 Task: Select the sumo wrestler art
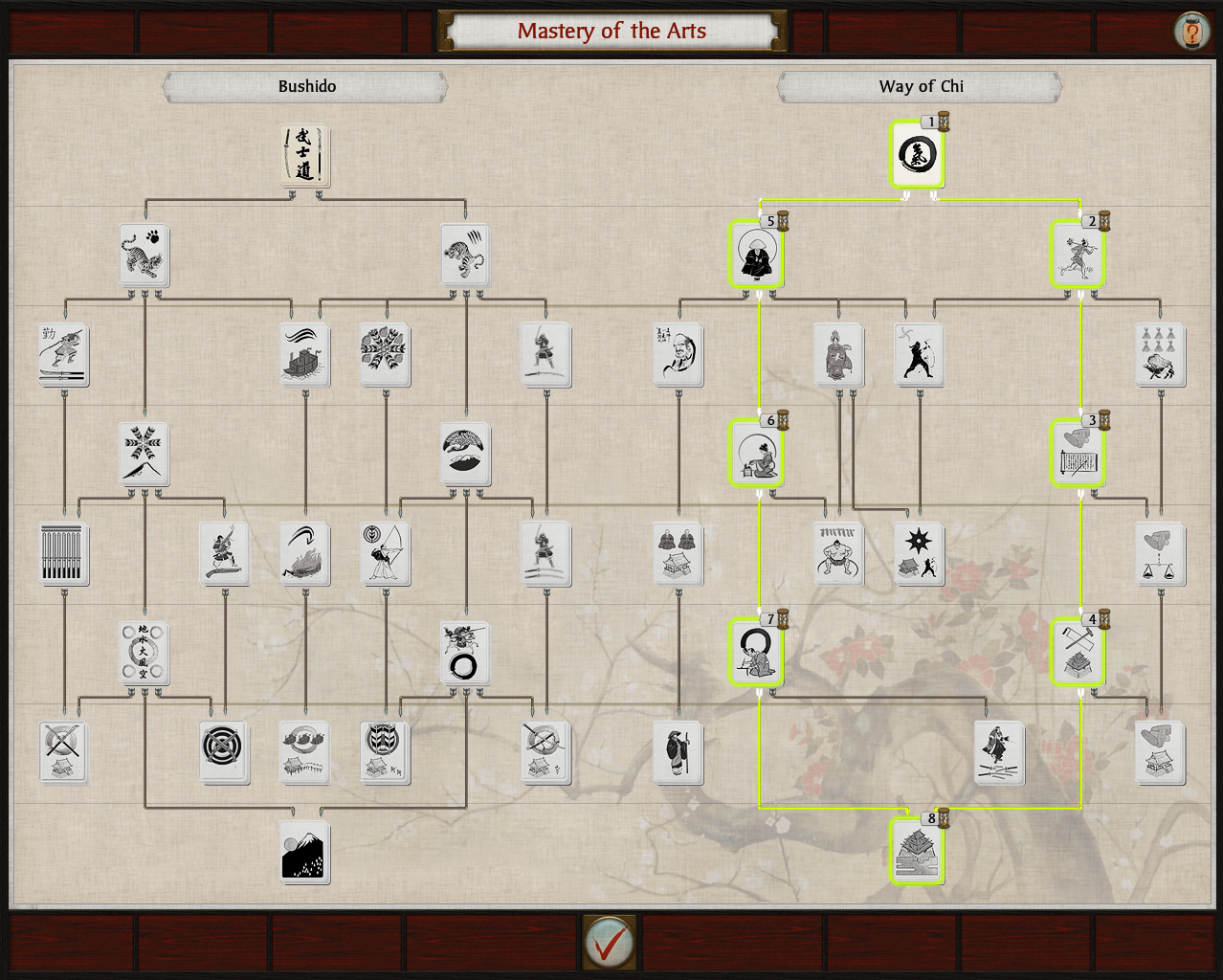[x=838, y=554]
